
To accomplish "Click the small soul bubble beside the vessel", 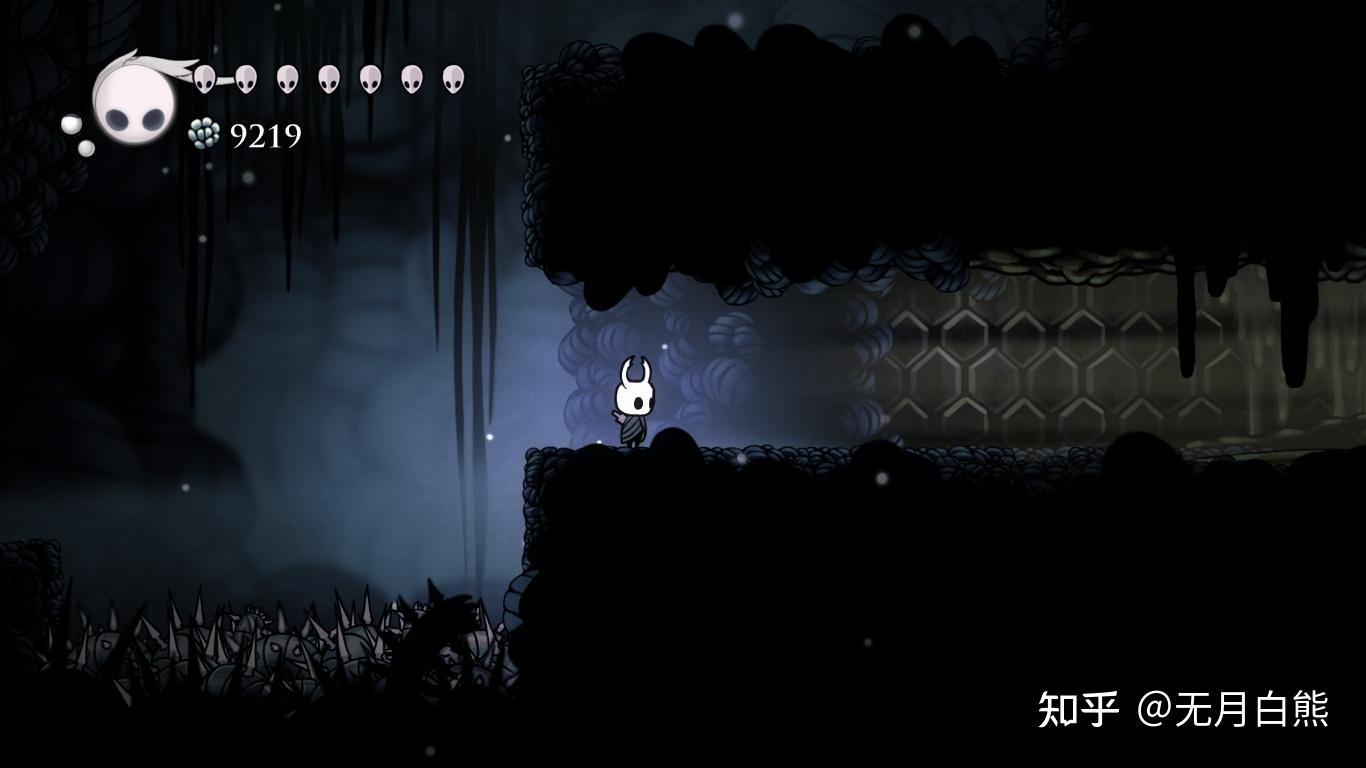I will coord(70,123).
